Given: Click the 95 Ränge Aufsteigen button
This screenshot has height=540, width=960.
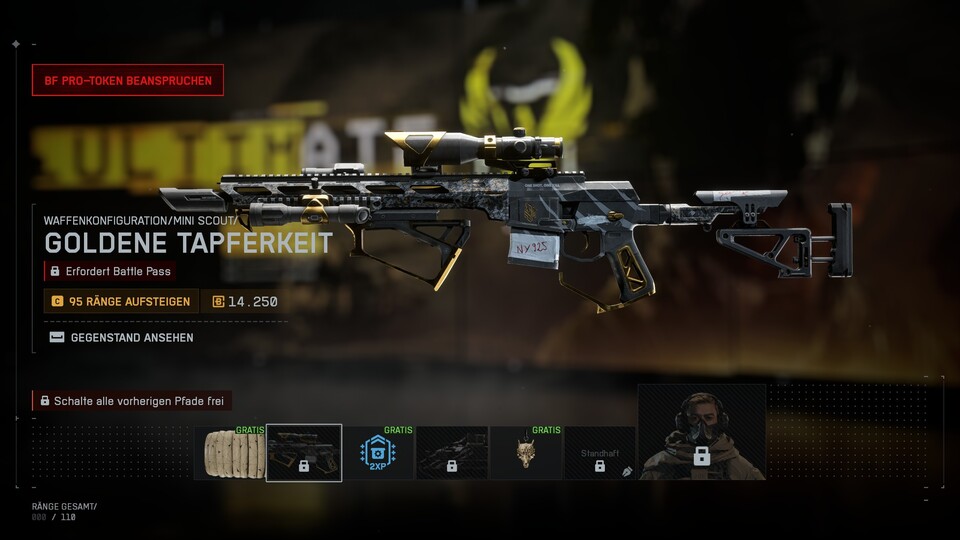Looking at the screenshot, I should coord(121,301).
